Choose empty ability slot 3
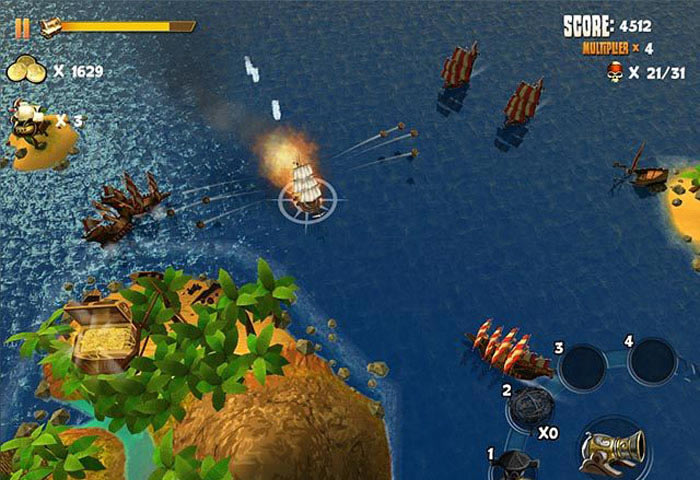 click(584, 368)
